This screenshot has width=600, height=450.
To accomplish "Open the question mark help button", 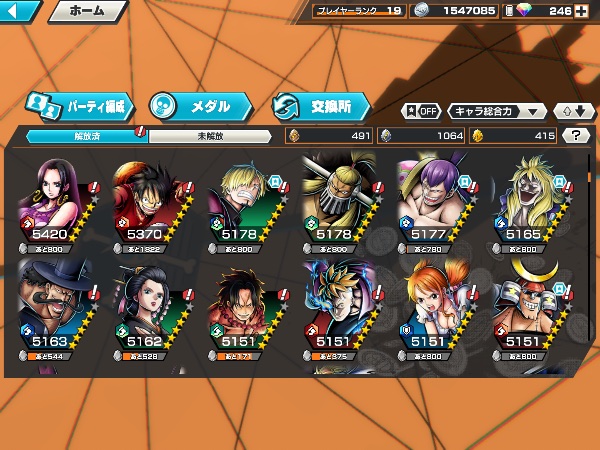I will tap(575, 136).
